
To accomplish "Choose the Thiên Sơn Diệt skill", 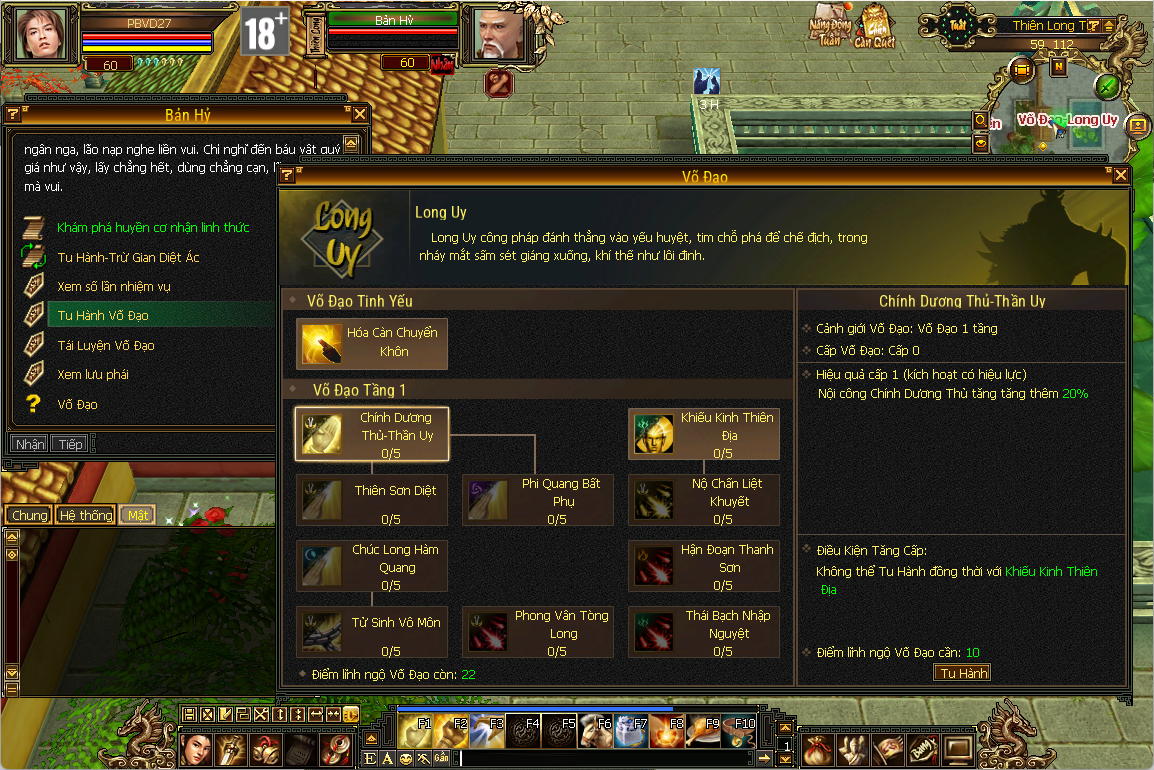I will tap(372, 499).
